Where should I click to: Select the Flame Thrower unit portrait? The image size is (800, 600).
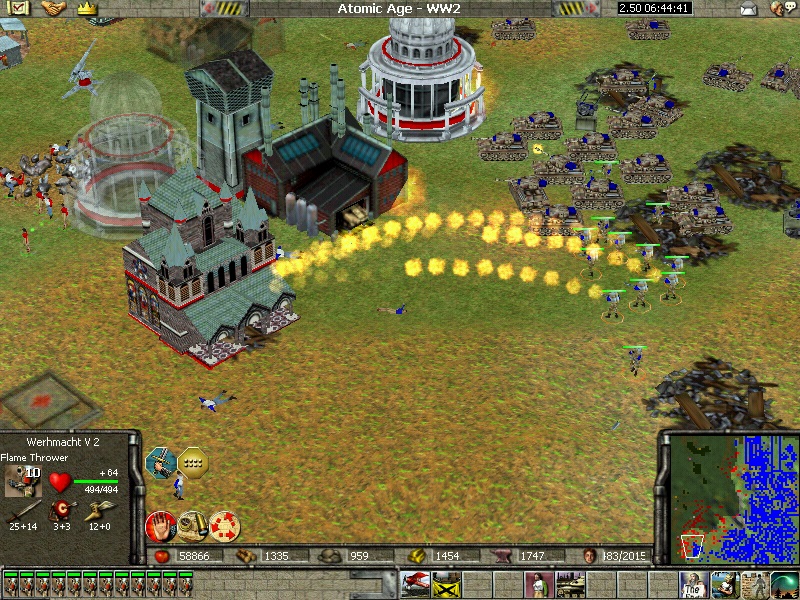pyautogui.click(x=21, y=480)
